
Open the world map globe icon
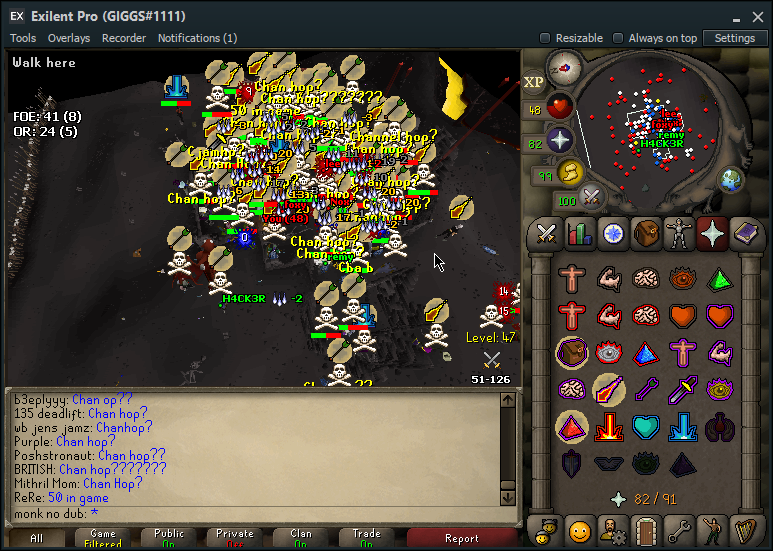tap(732, 179)
